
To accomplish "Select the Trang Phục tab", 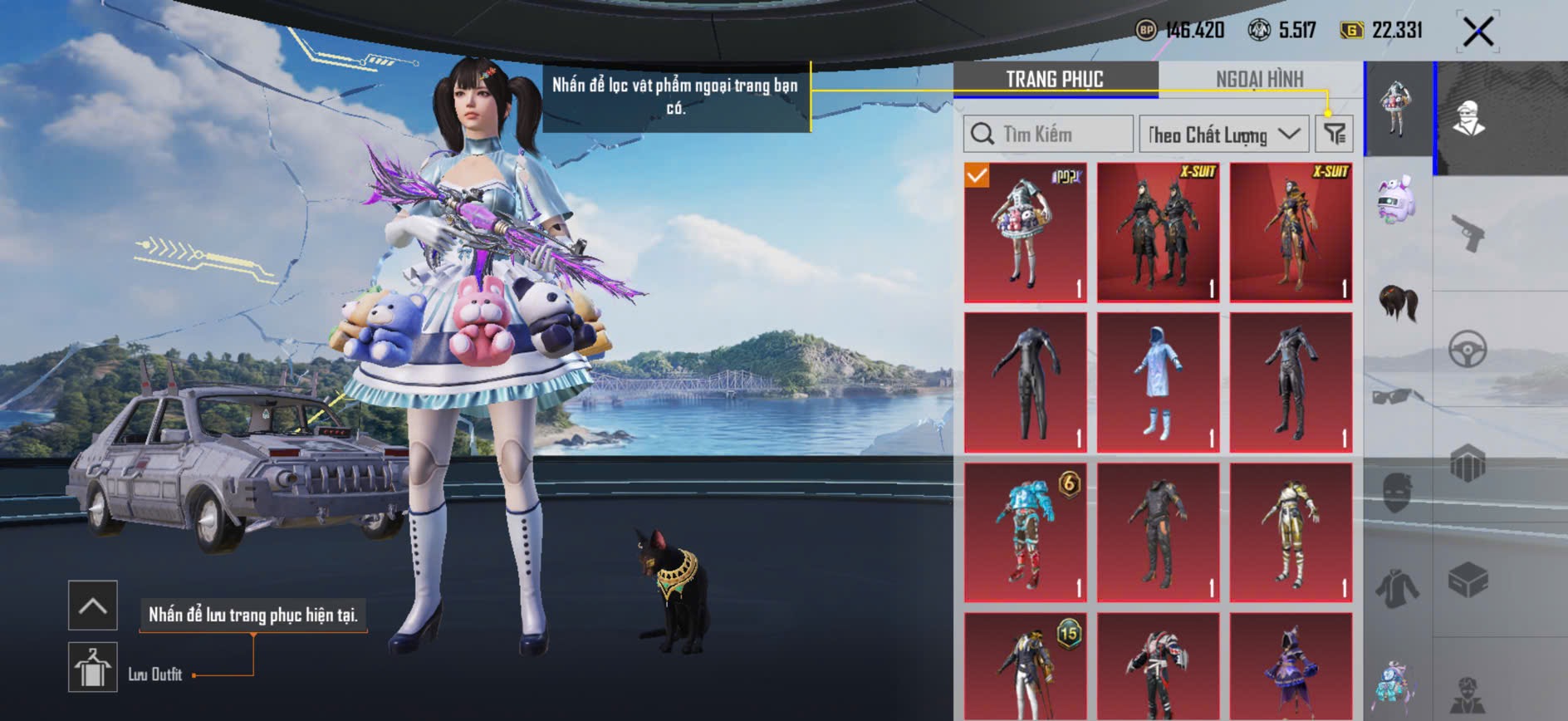I will (x=1055, y=79).
